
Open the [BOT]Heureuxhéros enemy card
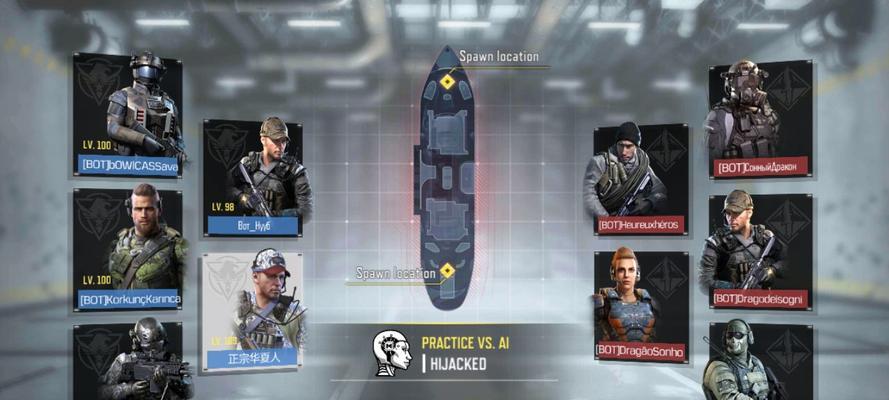coord(640,179)
